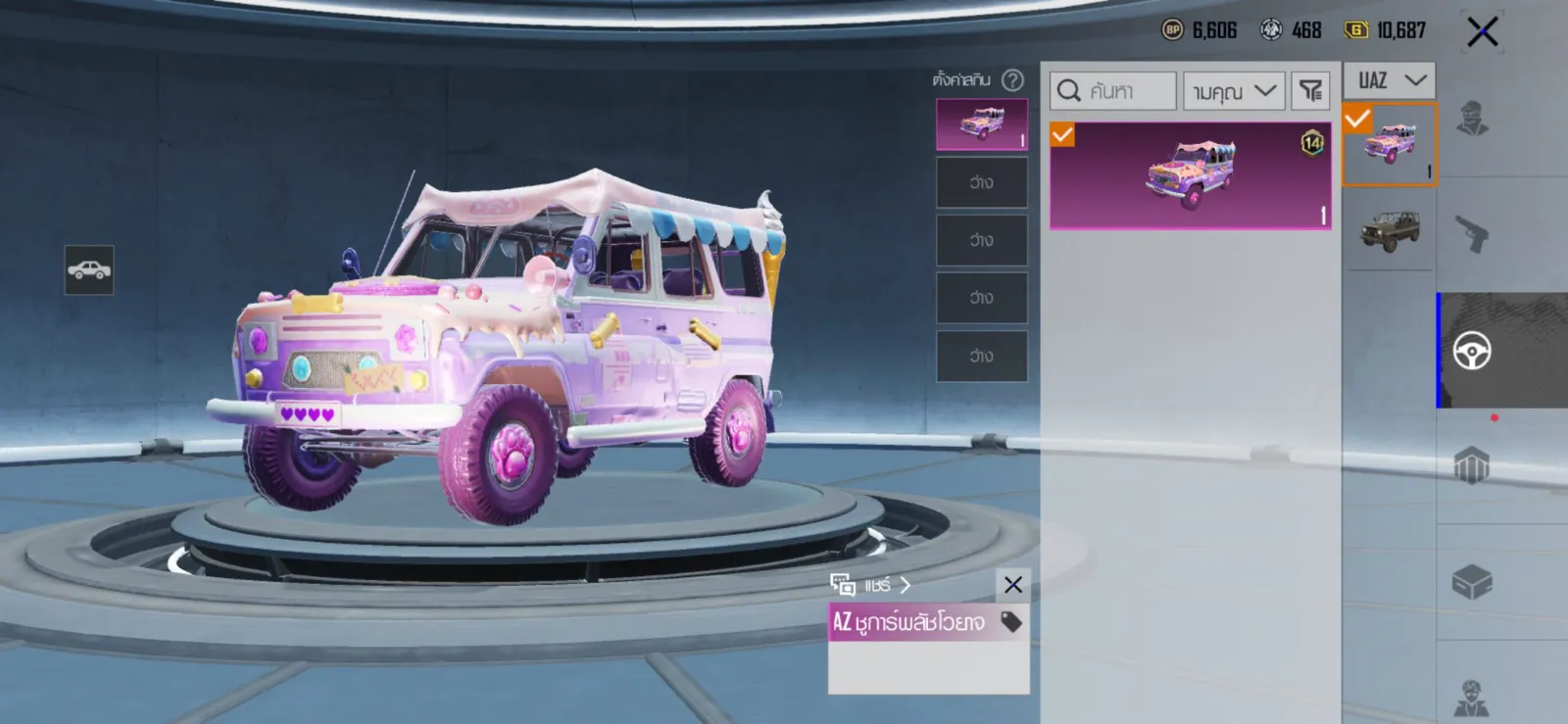Select the steering wheel vehicles category

coord(1472,351)
